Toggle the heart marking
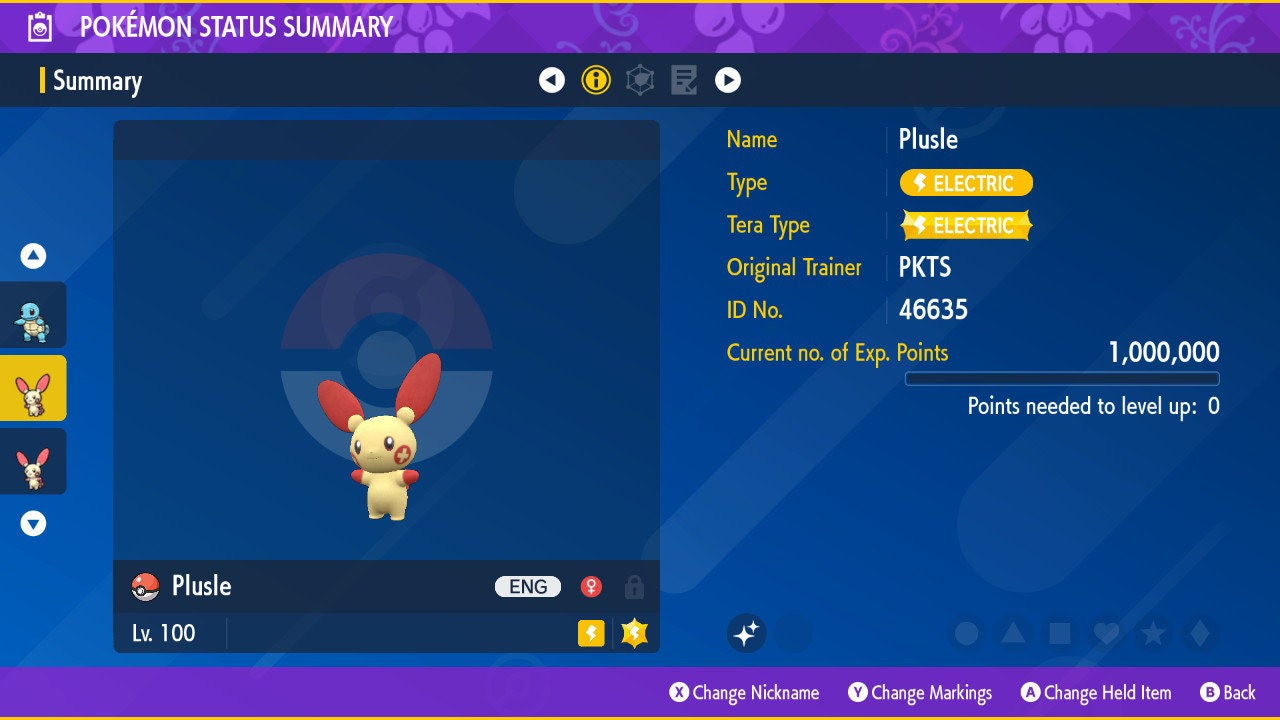Screen dimensions: 1280x720 1106,633
